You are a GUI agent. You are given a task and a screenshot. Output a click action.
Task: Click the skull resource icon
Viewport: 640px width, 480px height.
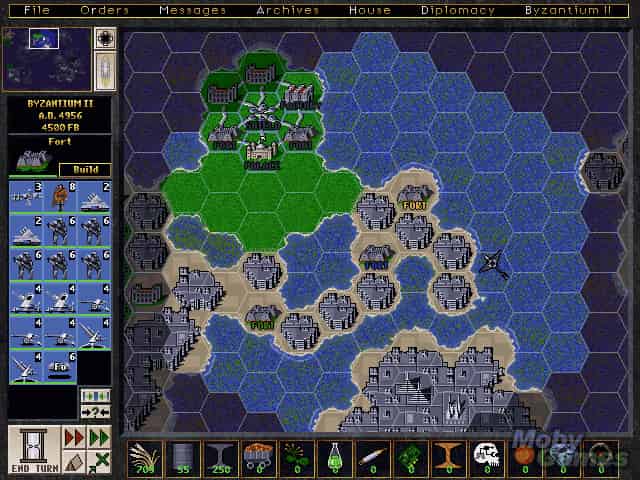(x=485, y=457)
